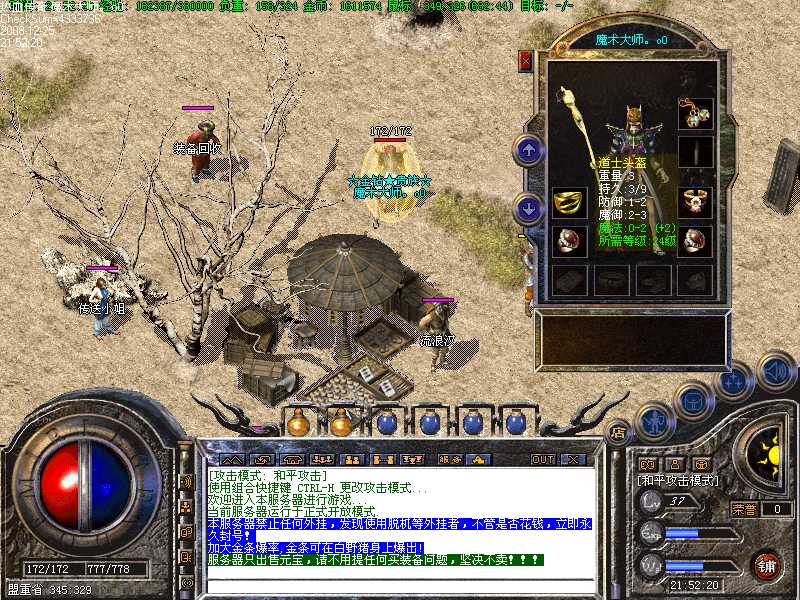Click the 荣誉 honor label button
The height and width of the screenshot is (600, 800).
click(x=743, y=509)
